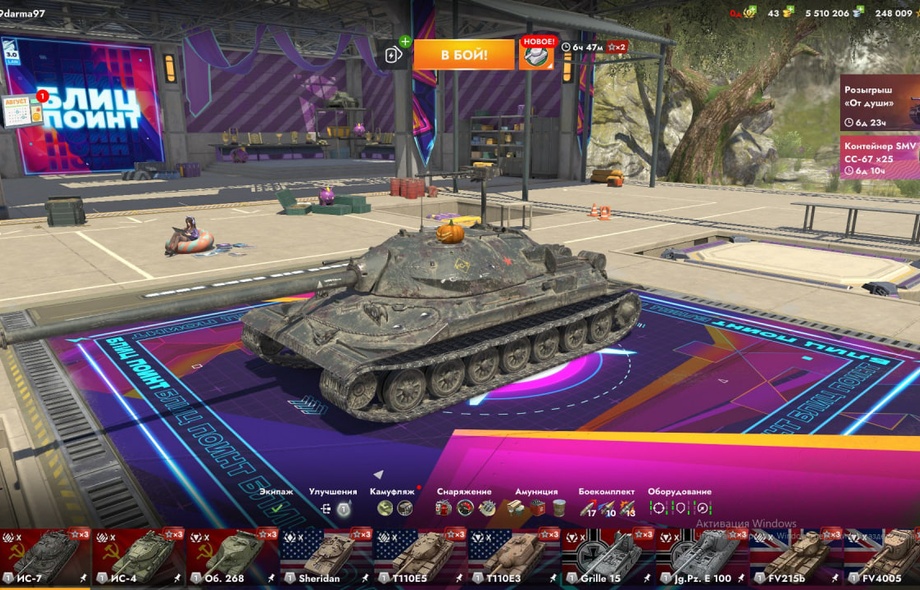Image resolution: width=920 pixels, height=590 pixels.
Task: Select the Sheridan tank
Action: tap(327, 558)
